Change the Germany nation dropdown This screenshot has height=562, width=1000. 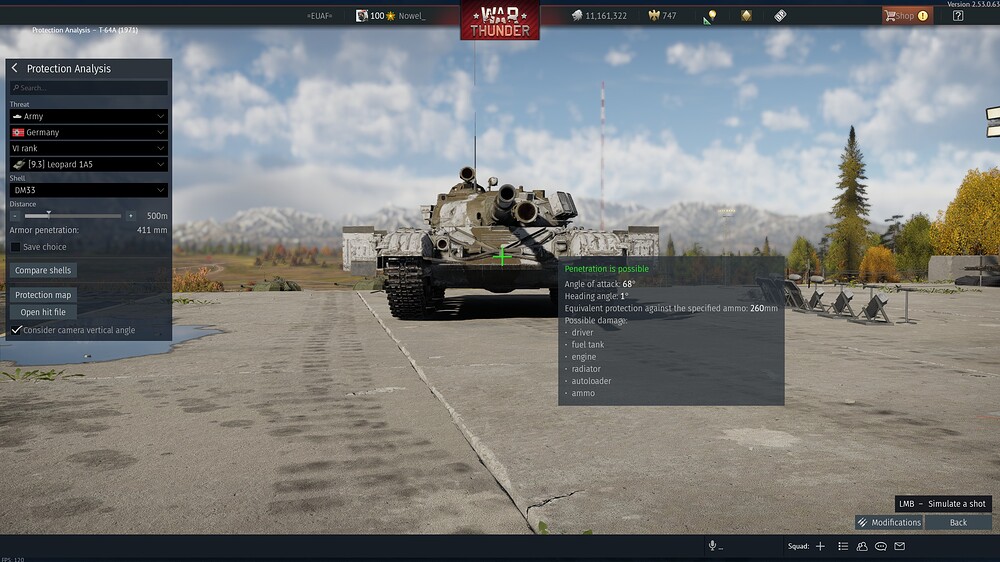[89, 132]
